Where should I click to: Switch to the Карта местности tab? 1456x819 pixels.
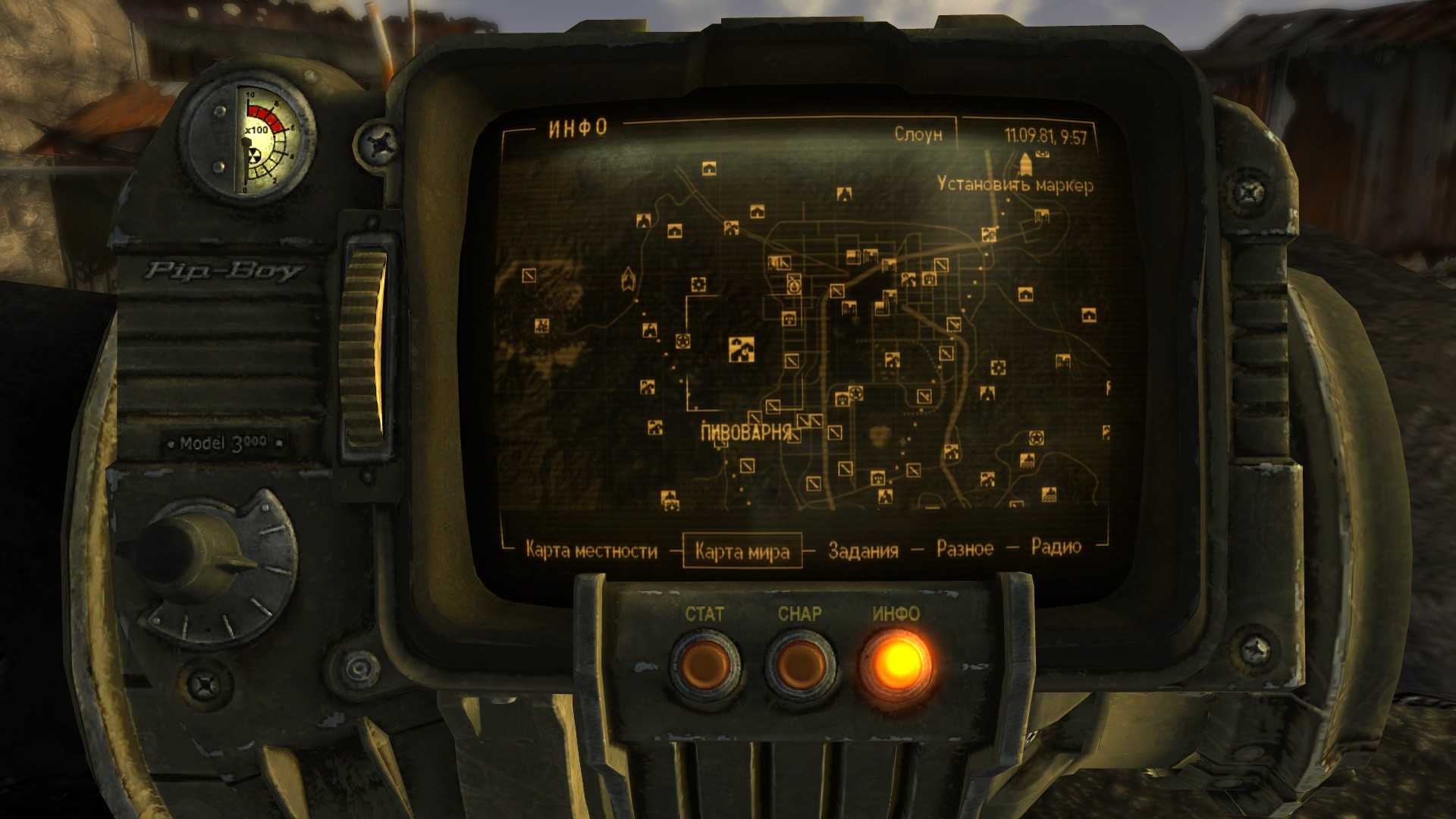[591, 551]
